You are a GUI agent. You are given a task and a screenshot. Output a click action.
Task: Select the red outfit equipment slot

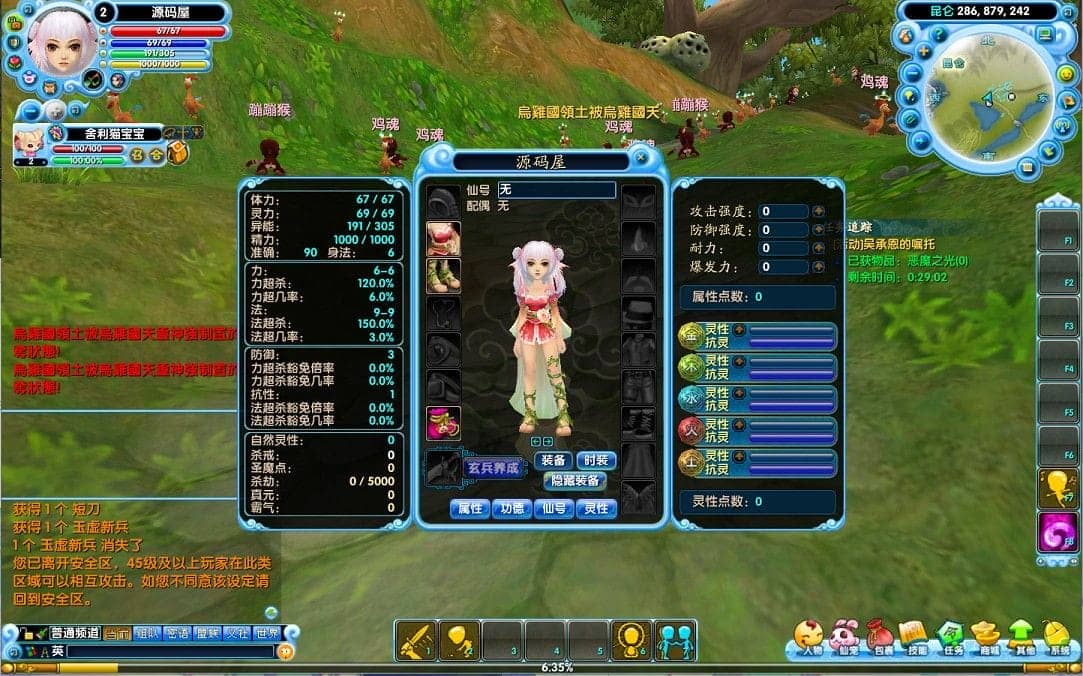pos(443,239)
